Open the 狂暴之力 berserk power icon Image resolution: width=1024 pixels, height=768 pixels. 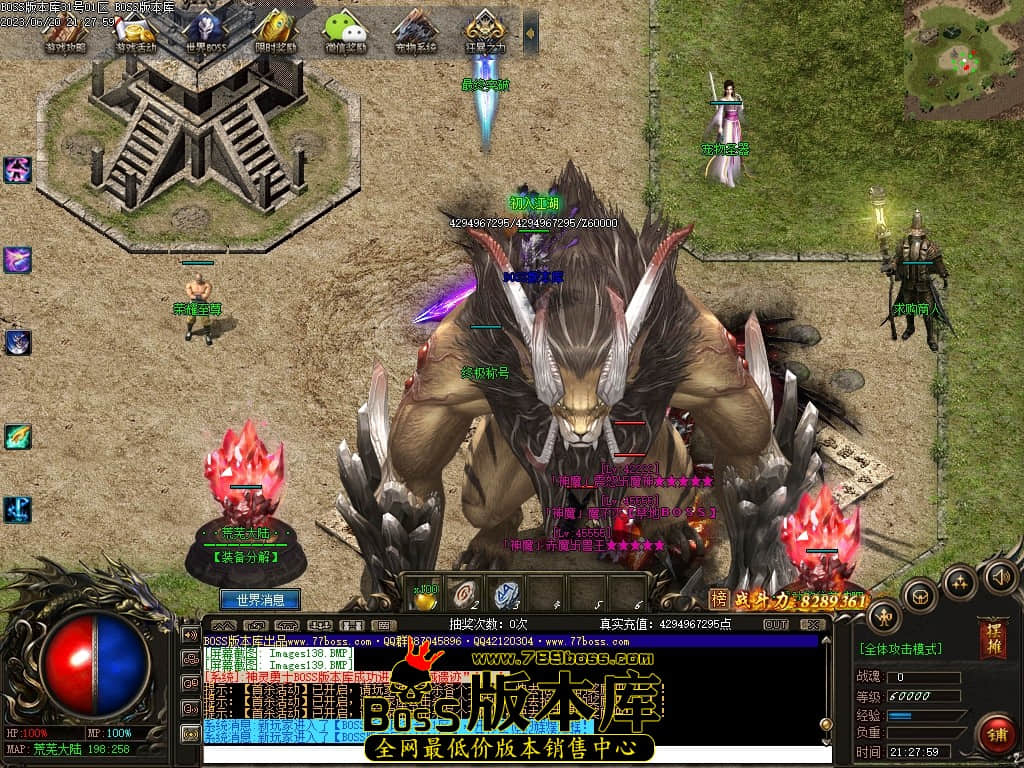coord(486,31)
